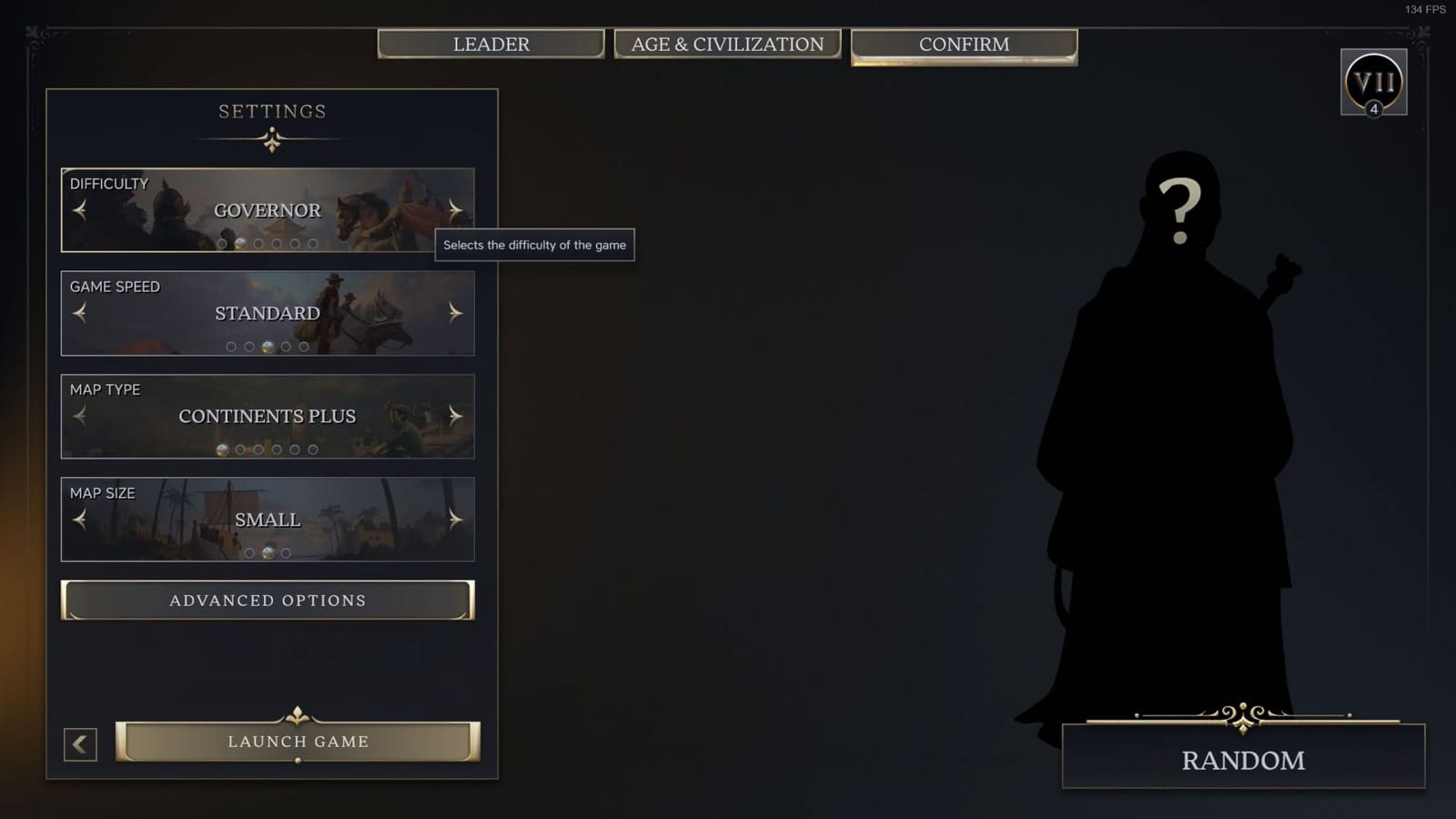
Task: Click the right arrow to raise Difficulty
Action: [454, 210]
